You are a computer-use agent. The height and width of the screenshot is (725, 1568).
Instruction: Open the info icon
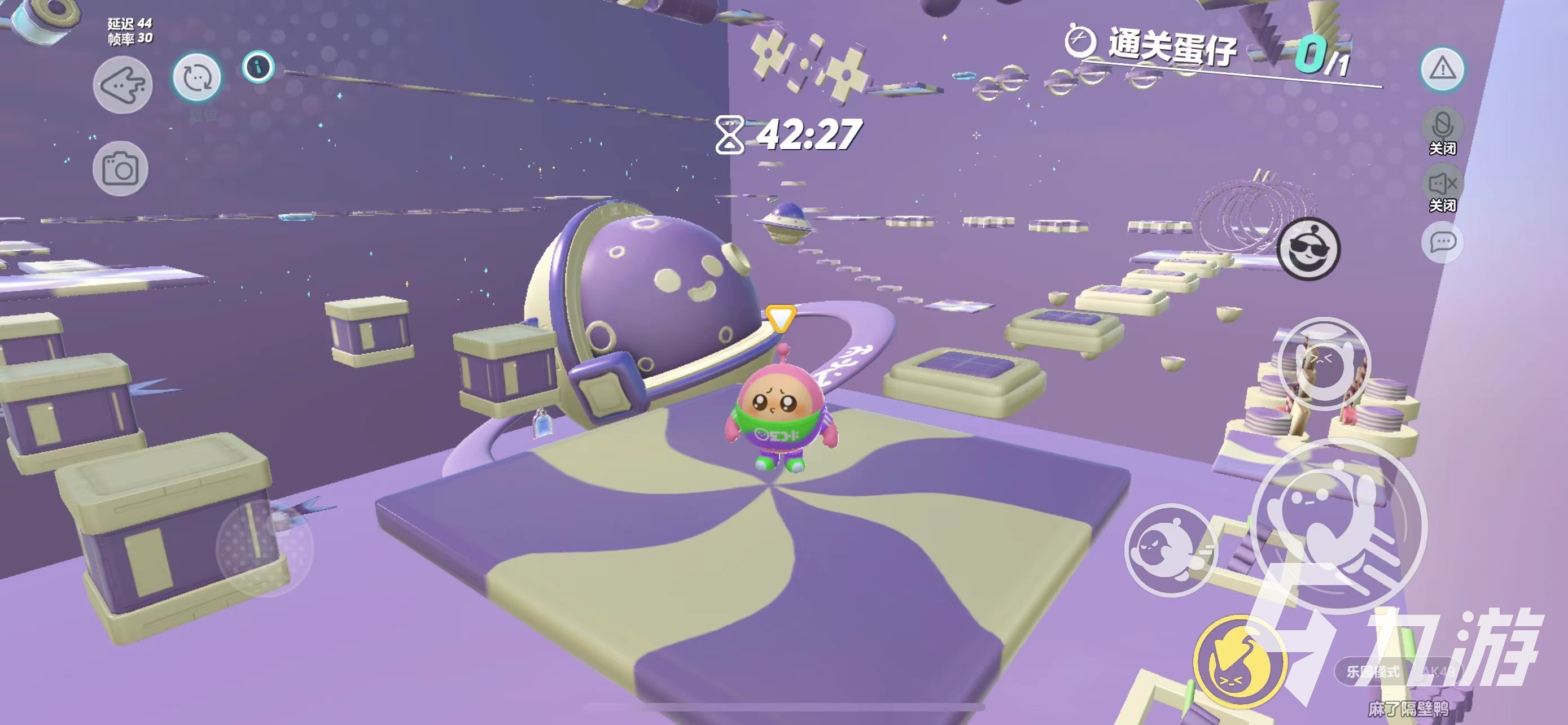258,67
